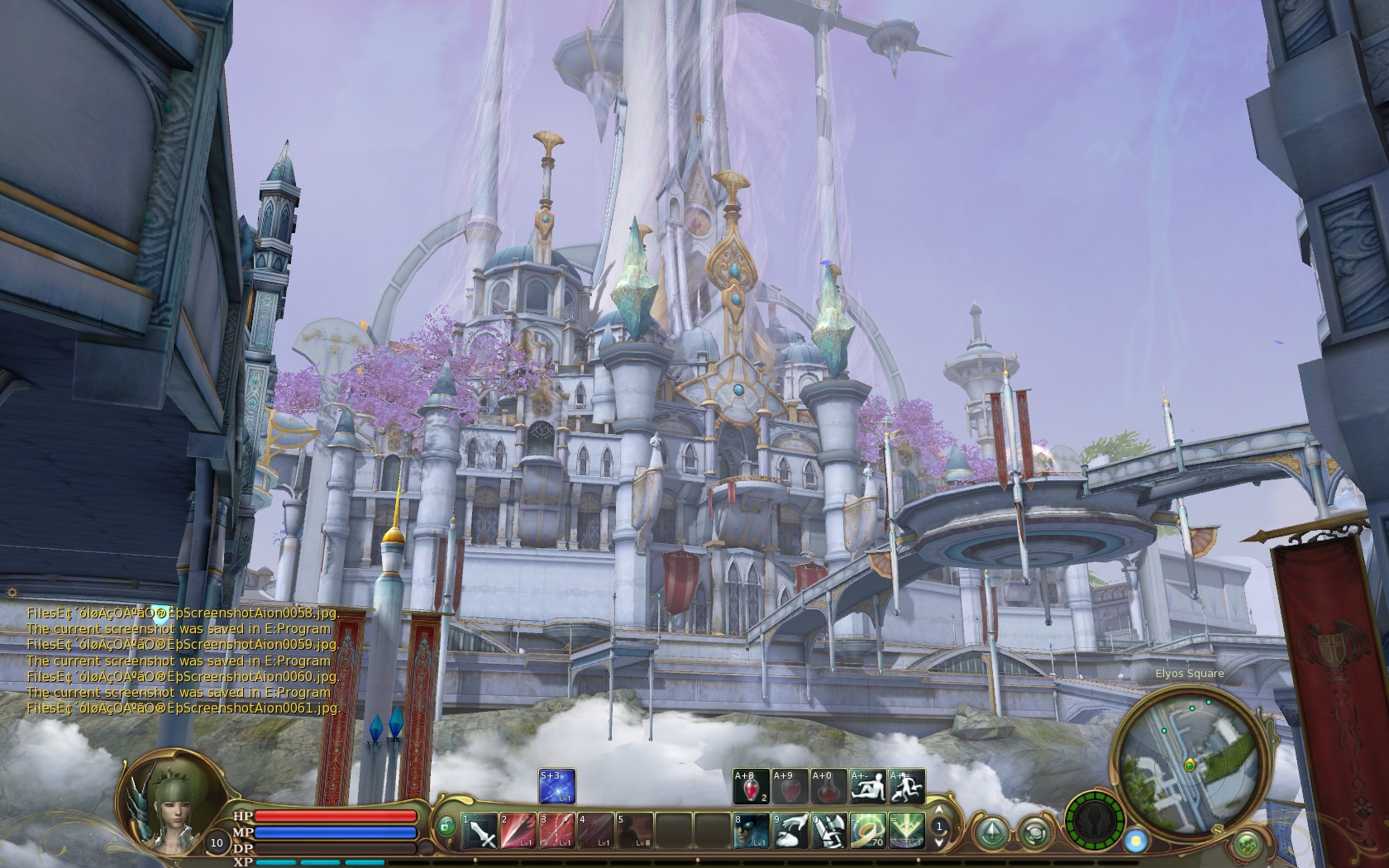The height and width of the screenshot is (868, 1389).
Task: Drink the red potion with quantity 2
Action: (x=751, y=786)
